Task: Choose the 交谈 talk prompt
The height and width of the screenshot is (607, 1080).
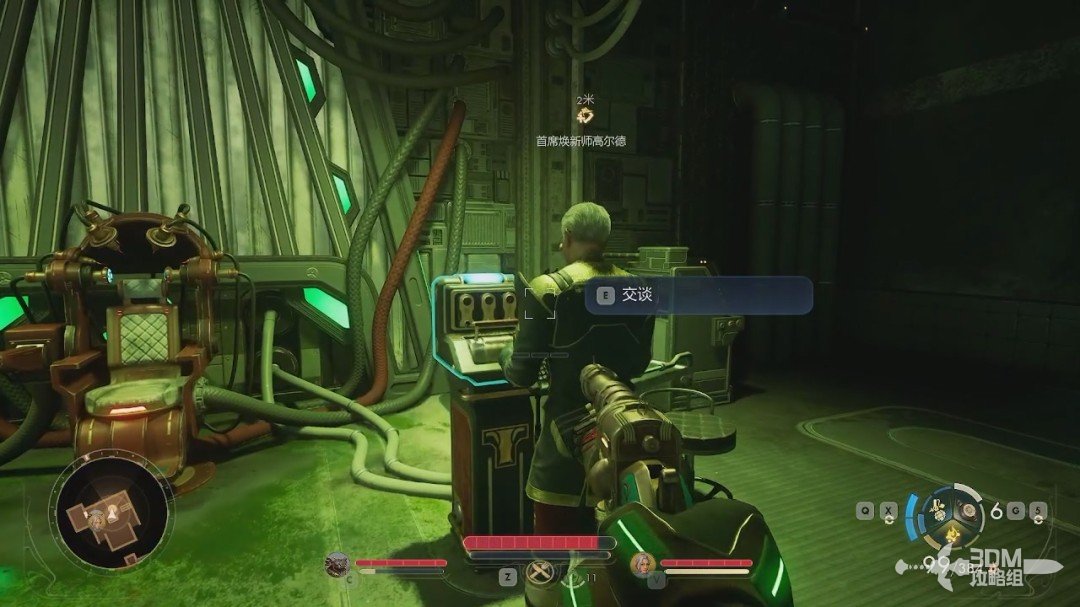Action: (698, 296)
